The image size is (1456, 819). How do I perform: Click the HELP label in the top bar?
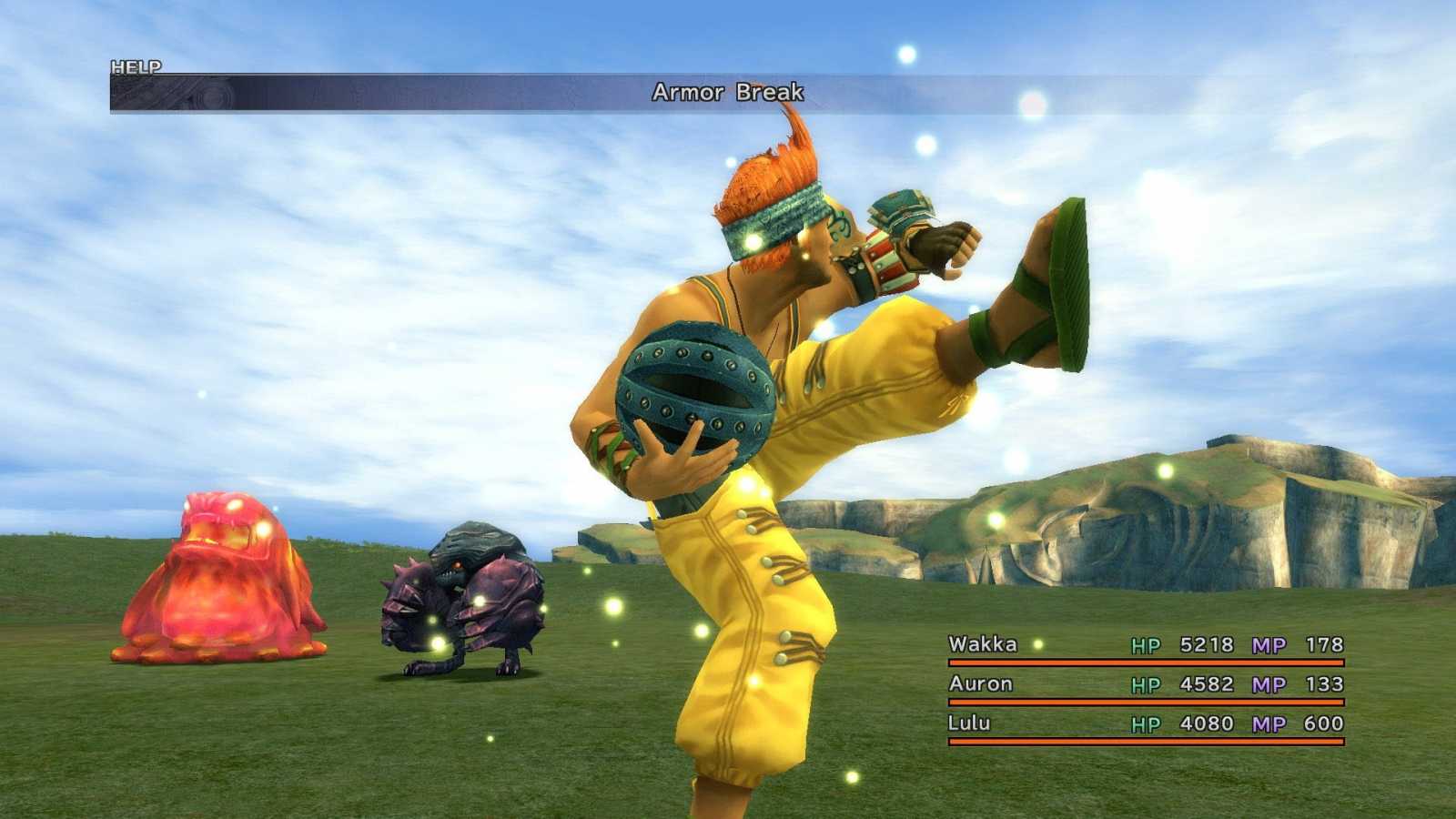(x=135, y=67)
